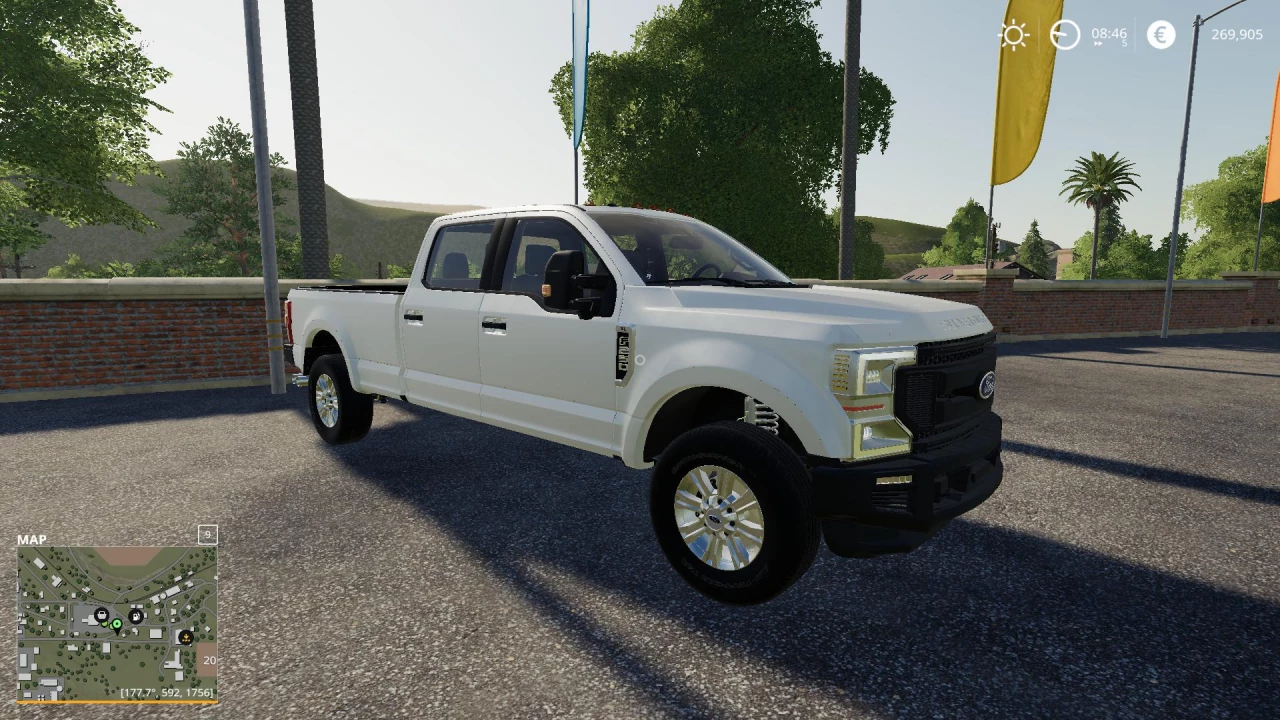1280x720 pixels.
Task: Click the coordinates readout on the minimap
Action: [167, 691]
